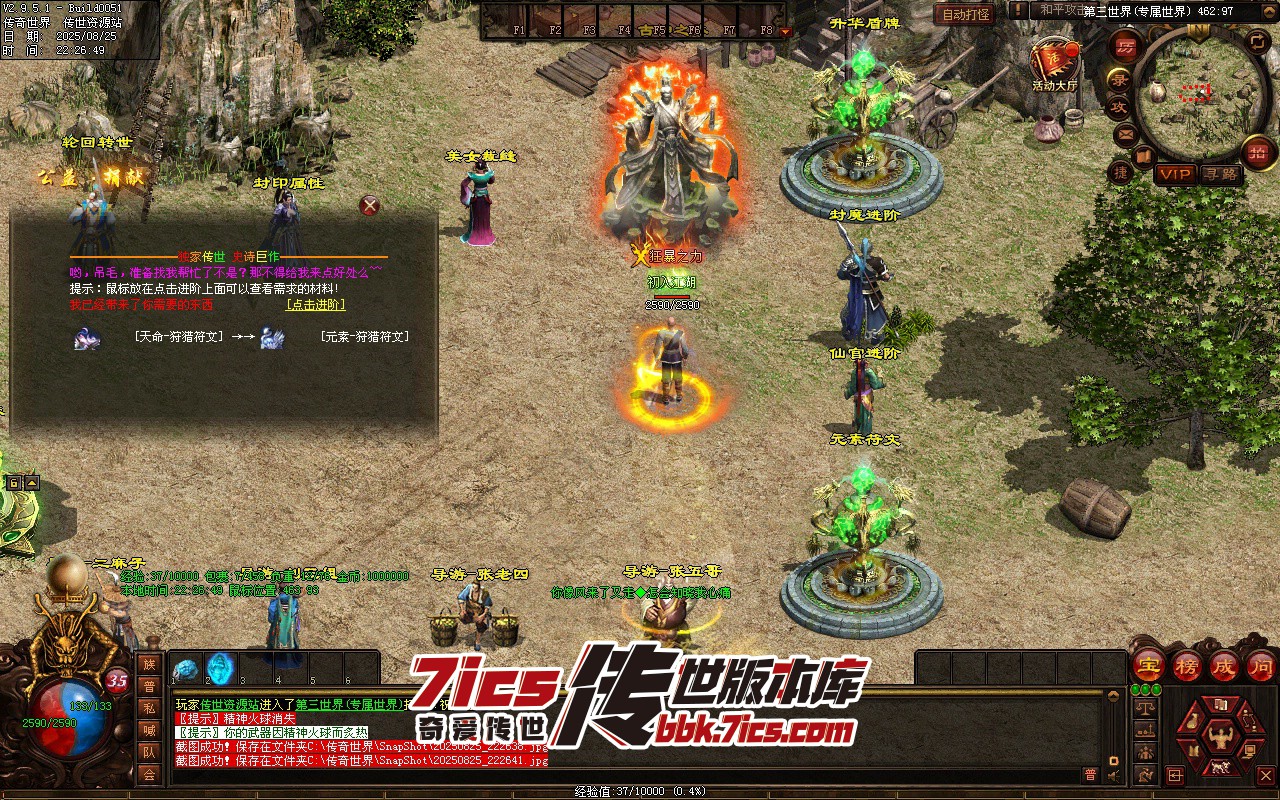Open the 成 achievements button

[1224, 665]
